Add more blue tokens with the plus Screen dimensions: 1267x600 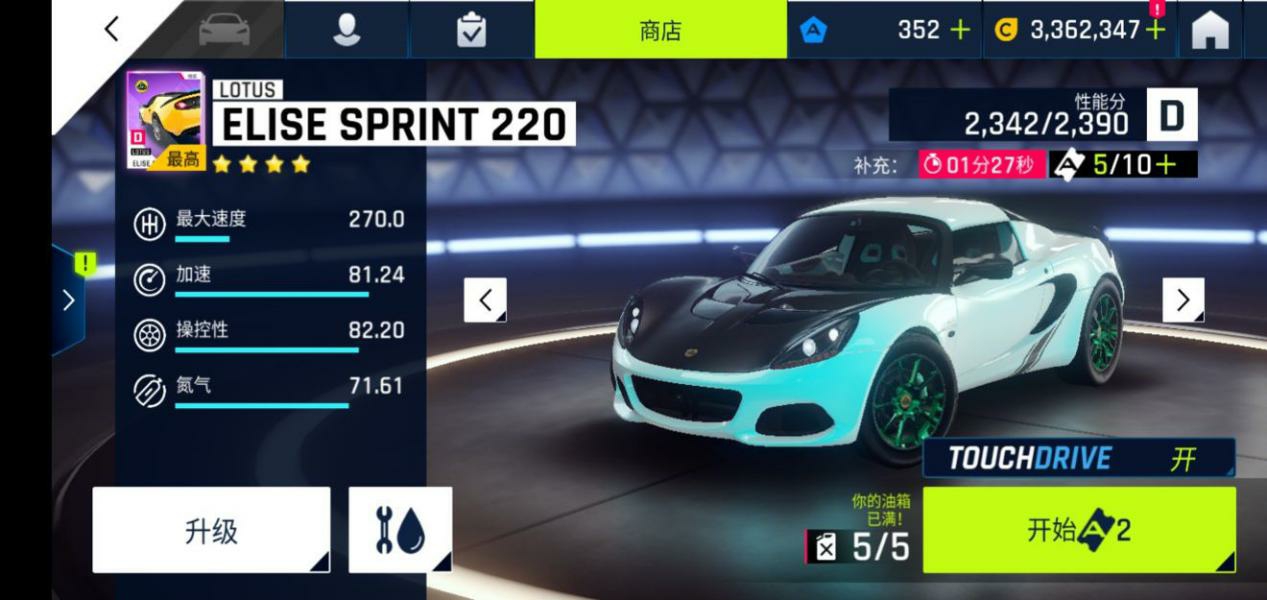point(960,30)
